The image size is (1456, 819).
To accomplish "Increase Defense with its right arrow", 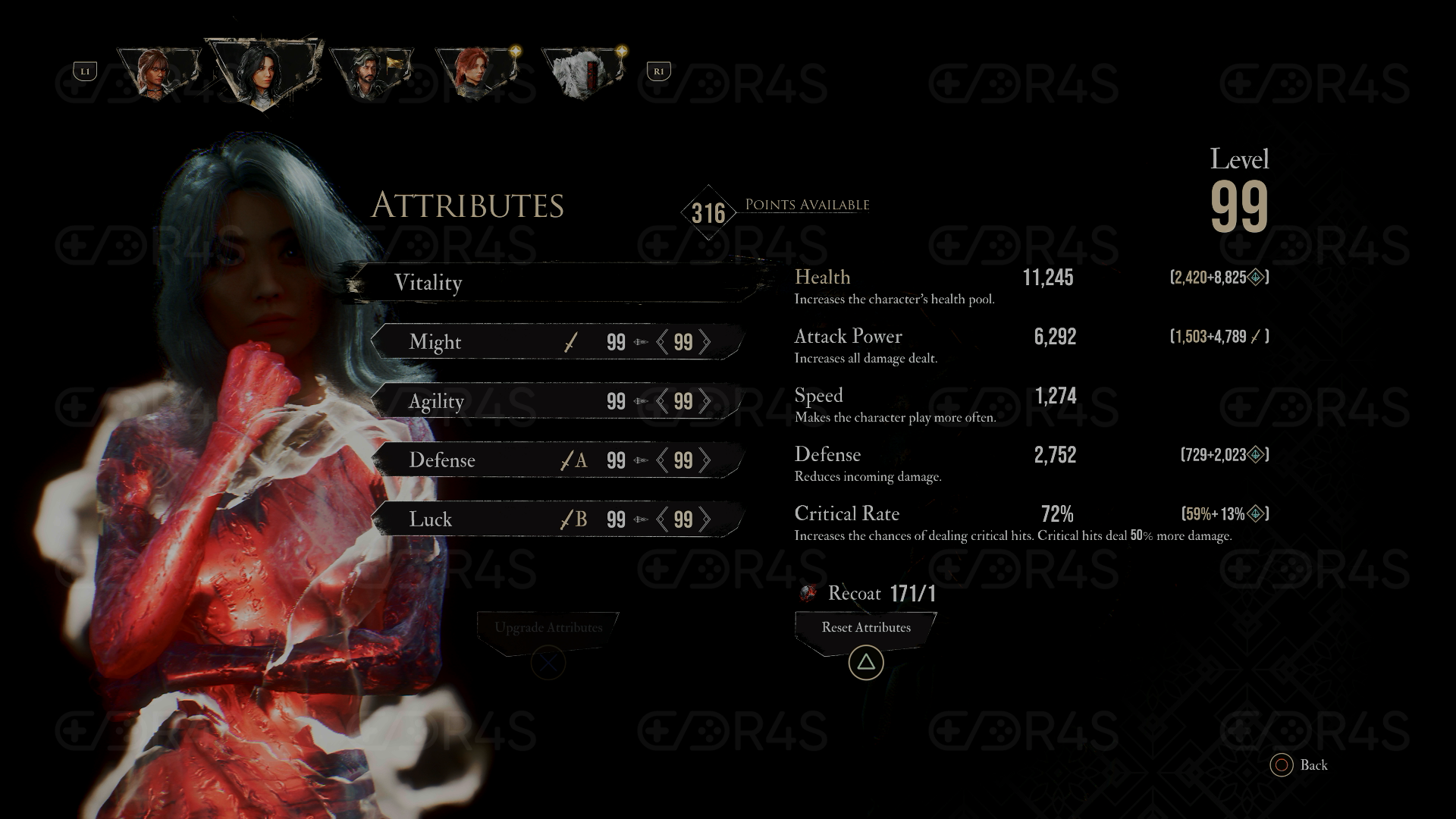I will 705,460.
